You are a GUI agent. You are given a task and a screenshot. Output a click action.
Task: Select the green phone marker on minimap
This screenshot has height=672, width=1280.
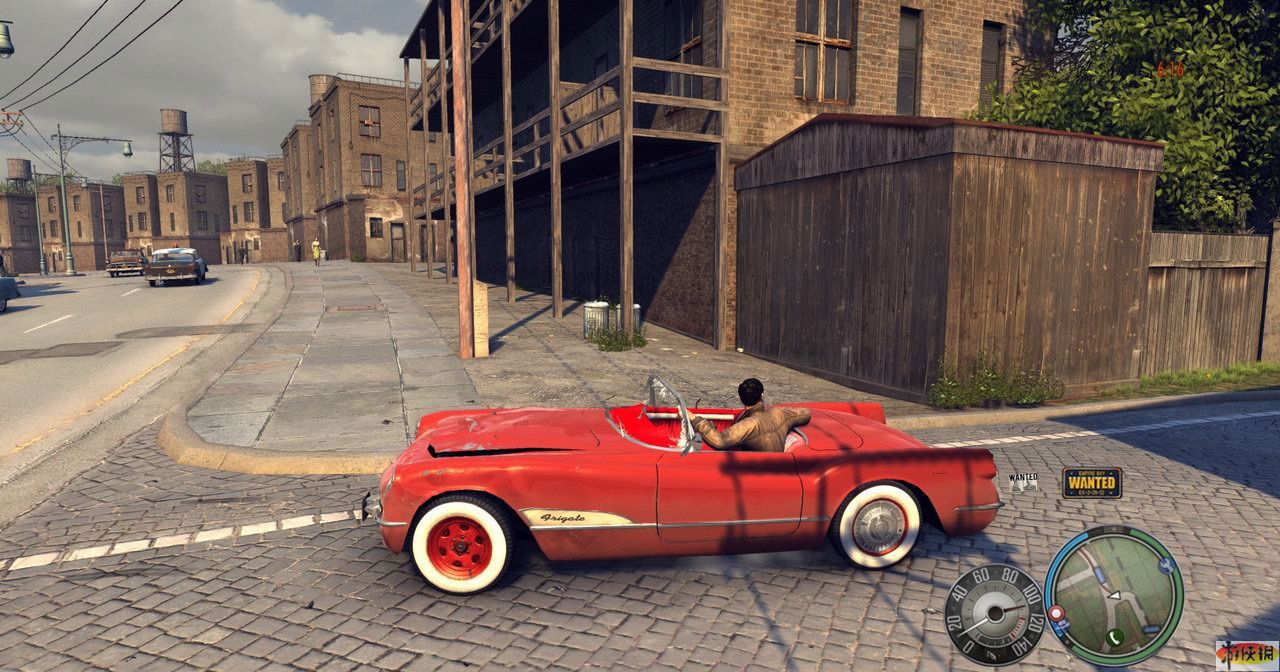(x=1115, y=636)
